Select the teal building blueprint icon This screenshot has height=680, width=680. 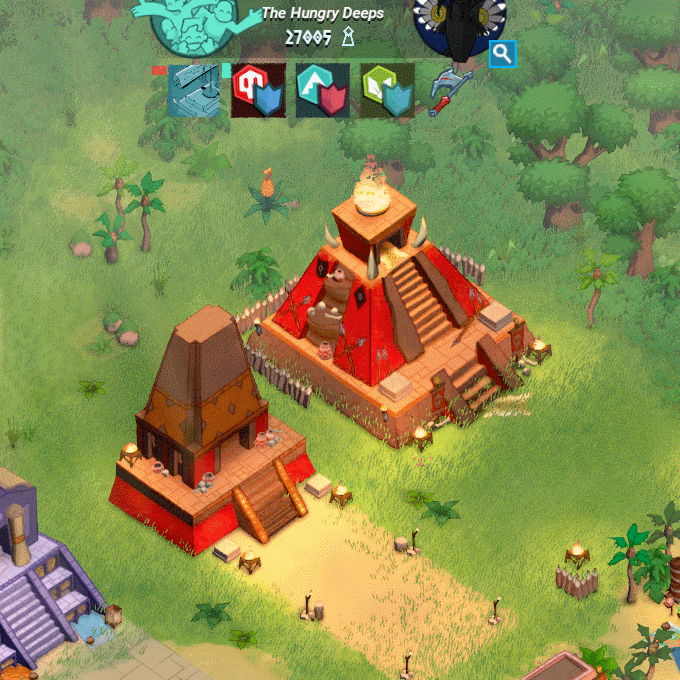click(194, 91)
